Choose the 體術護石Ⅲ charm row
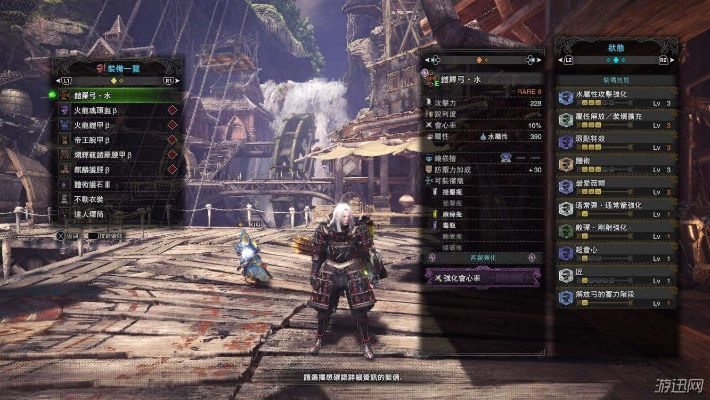Screen dimensions: 710x400 (x=110, y=185)
